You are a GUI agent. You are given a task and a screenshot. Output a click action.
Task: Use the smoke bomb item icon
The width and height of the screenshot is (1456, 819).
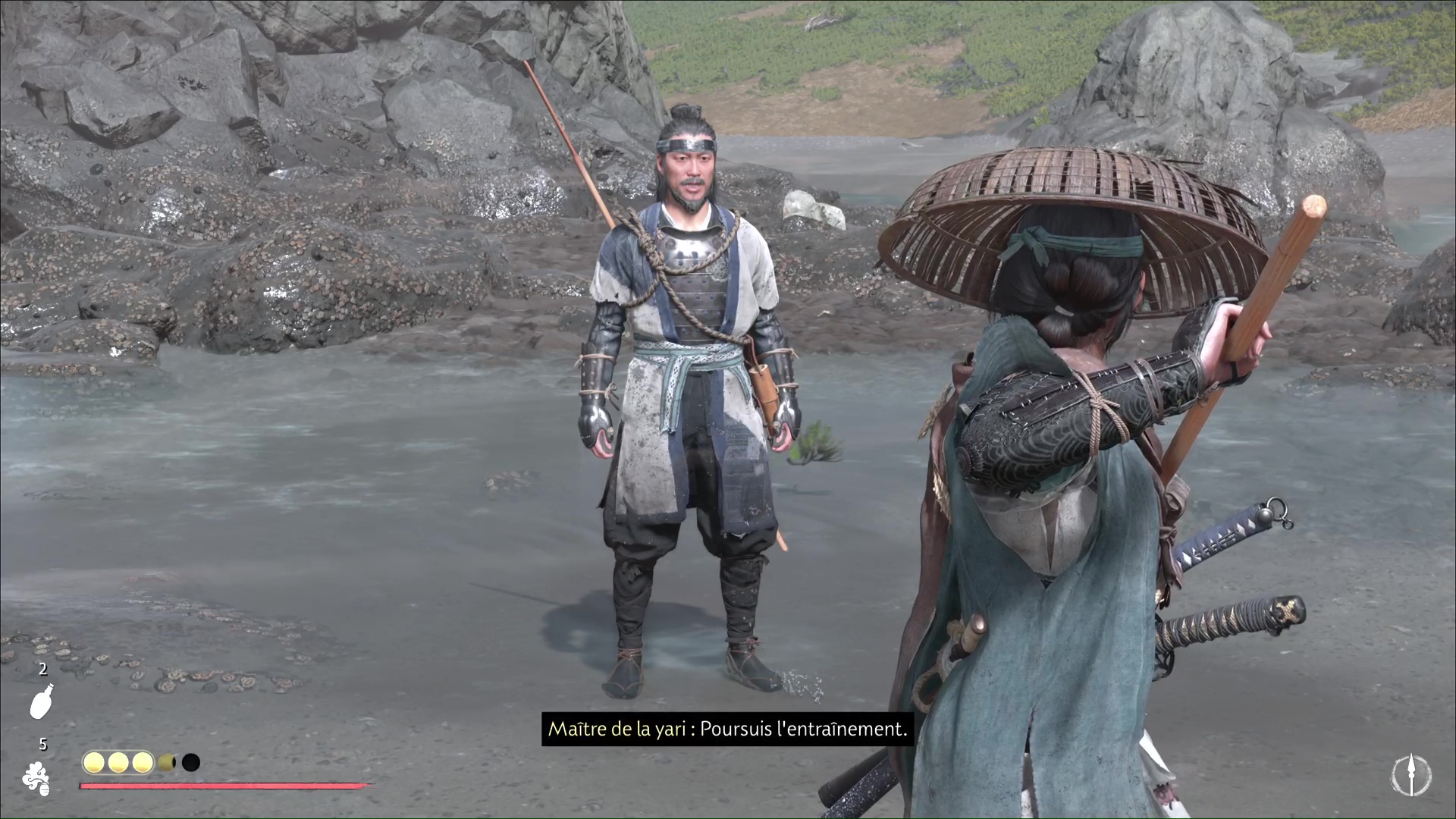pos(36,779)
